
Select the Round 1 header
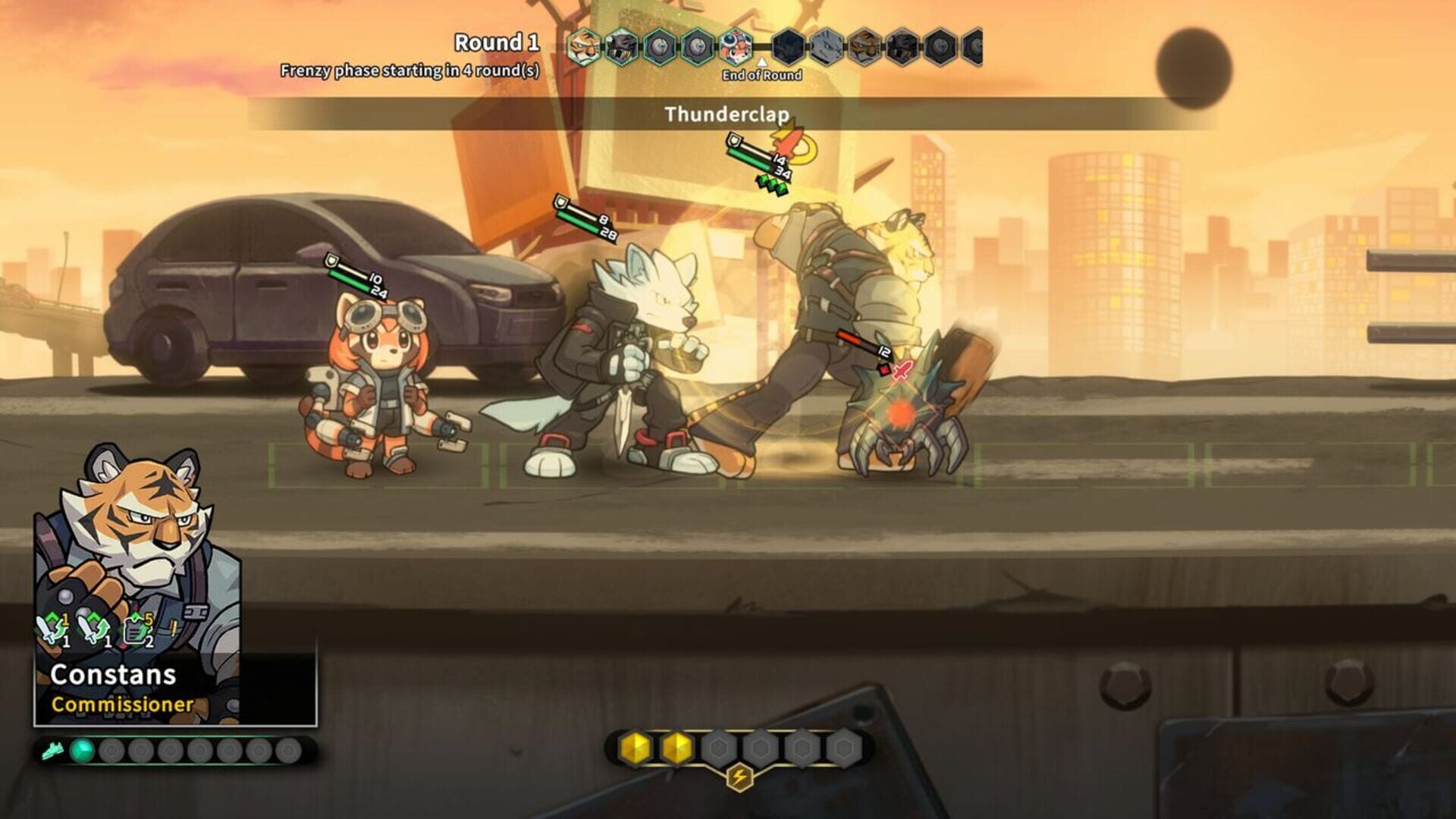tap(496, 42)
